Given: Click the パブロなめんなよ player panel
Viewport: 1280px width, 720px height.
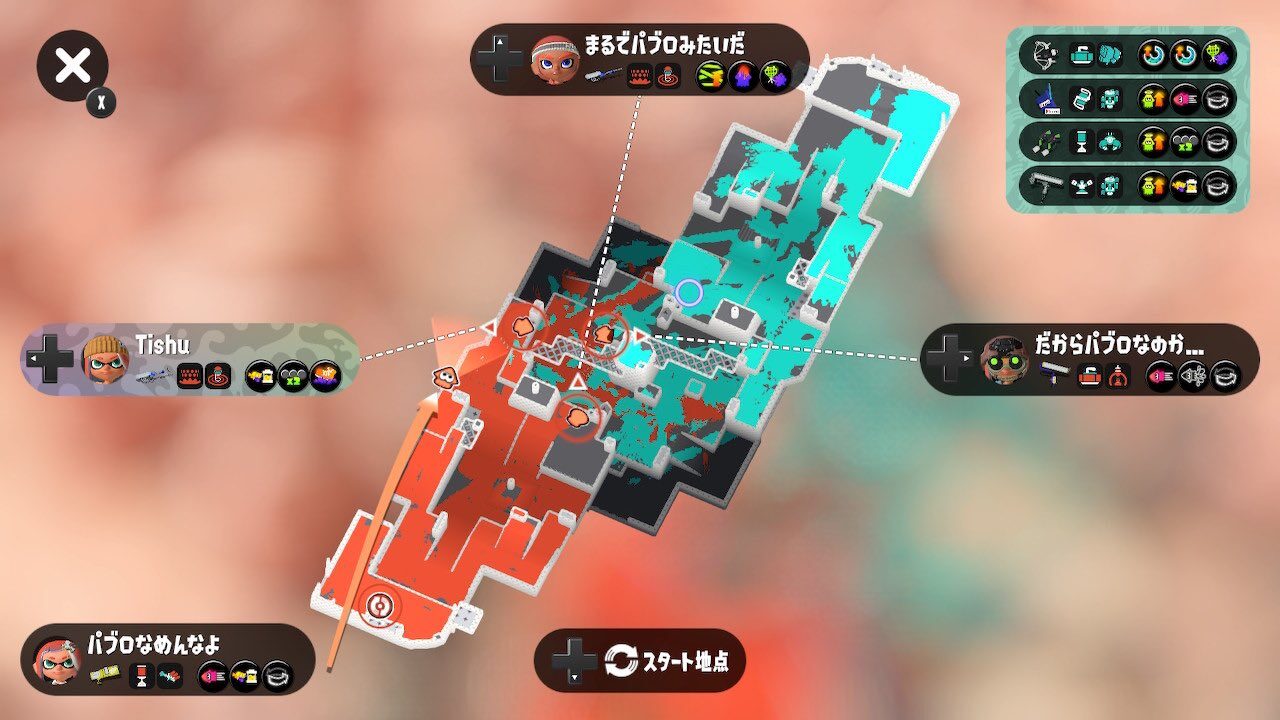Looking at the screenshot, I should tap(167, 660).
